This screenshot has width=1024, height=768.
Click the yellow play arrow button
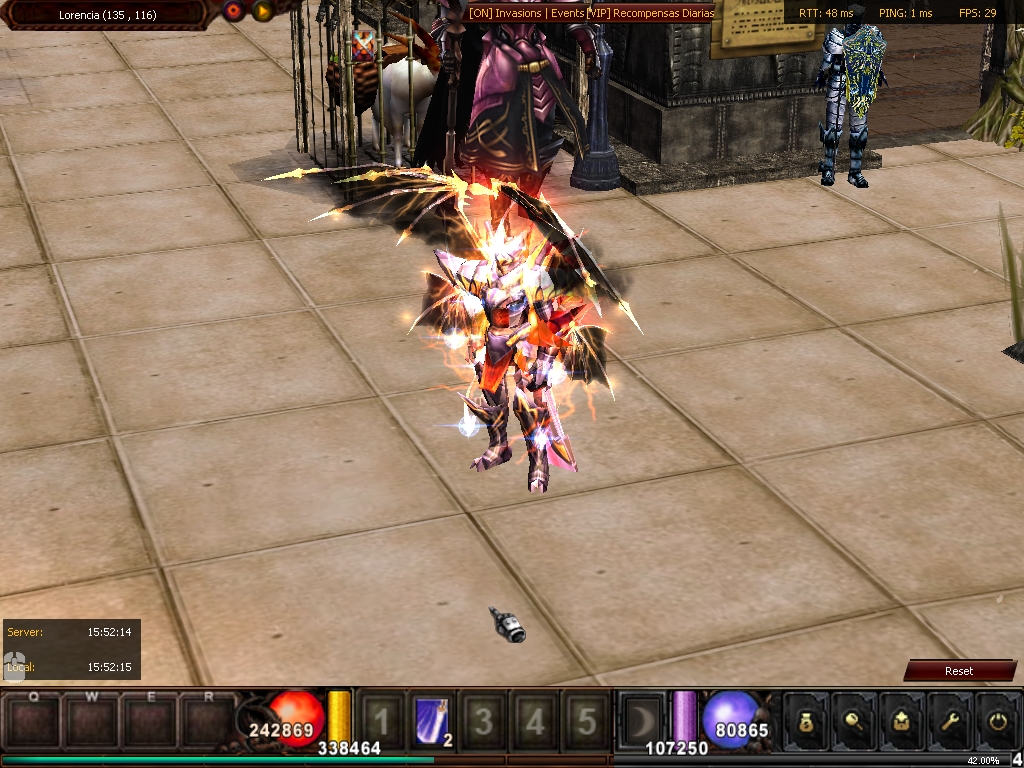(262, 11)
